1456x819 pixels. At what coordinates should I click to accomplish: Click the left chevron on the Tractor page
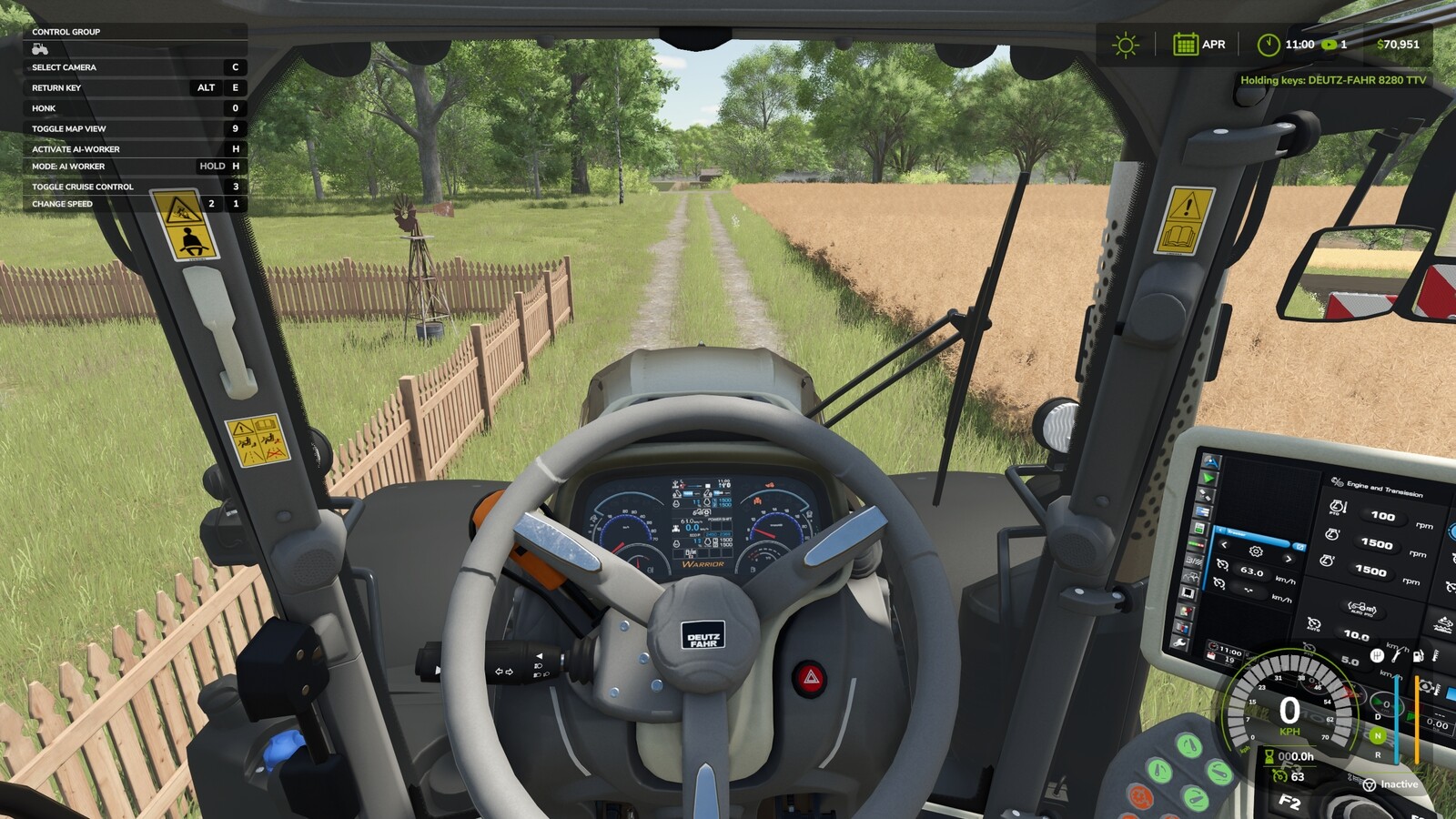(x=1224, y=545)
